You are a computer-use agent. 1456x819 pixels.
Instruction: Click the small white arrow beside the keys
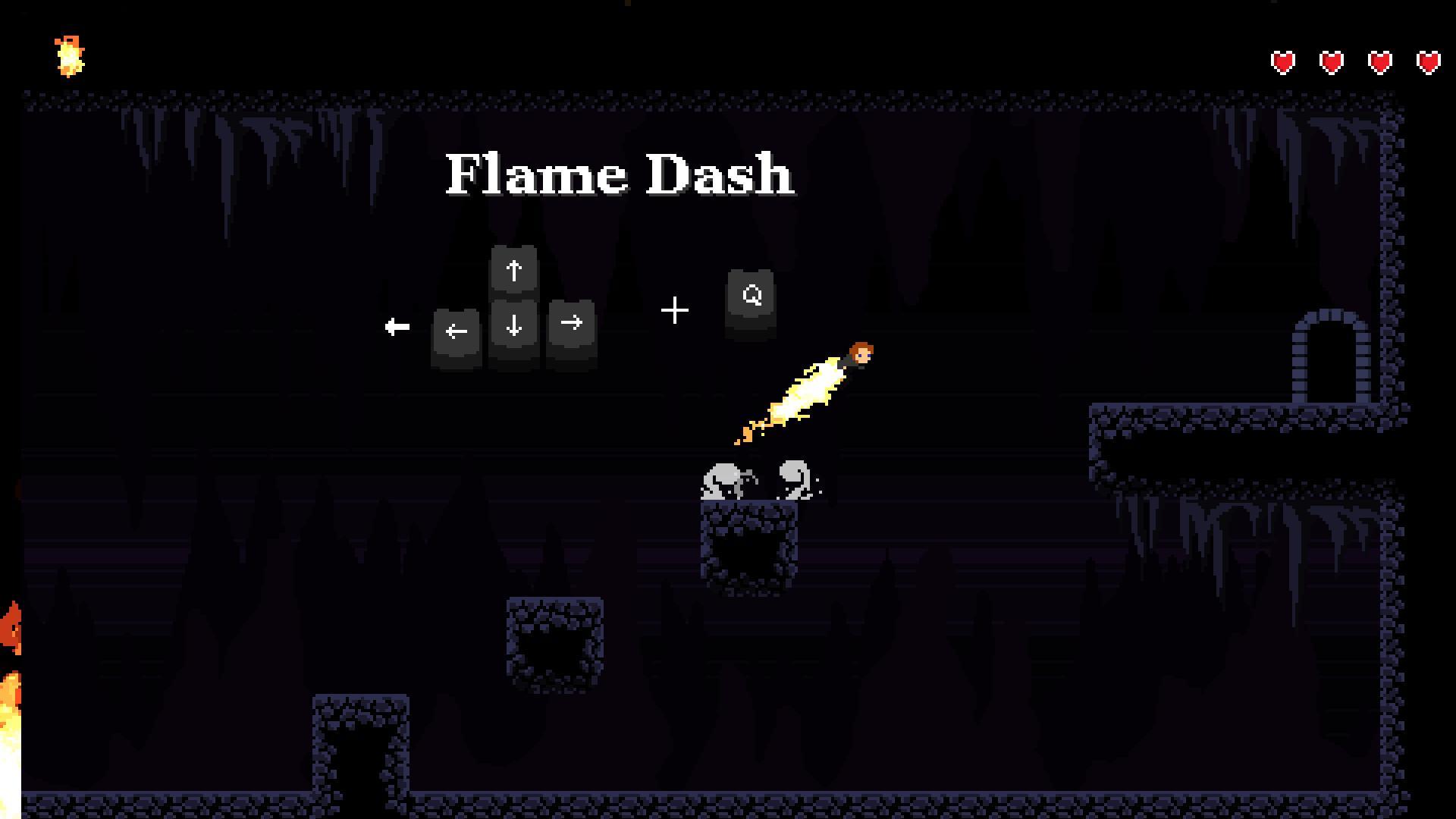pos(396,326)
